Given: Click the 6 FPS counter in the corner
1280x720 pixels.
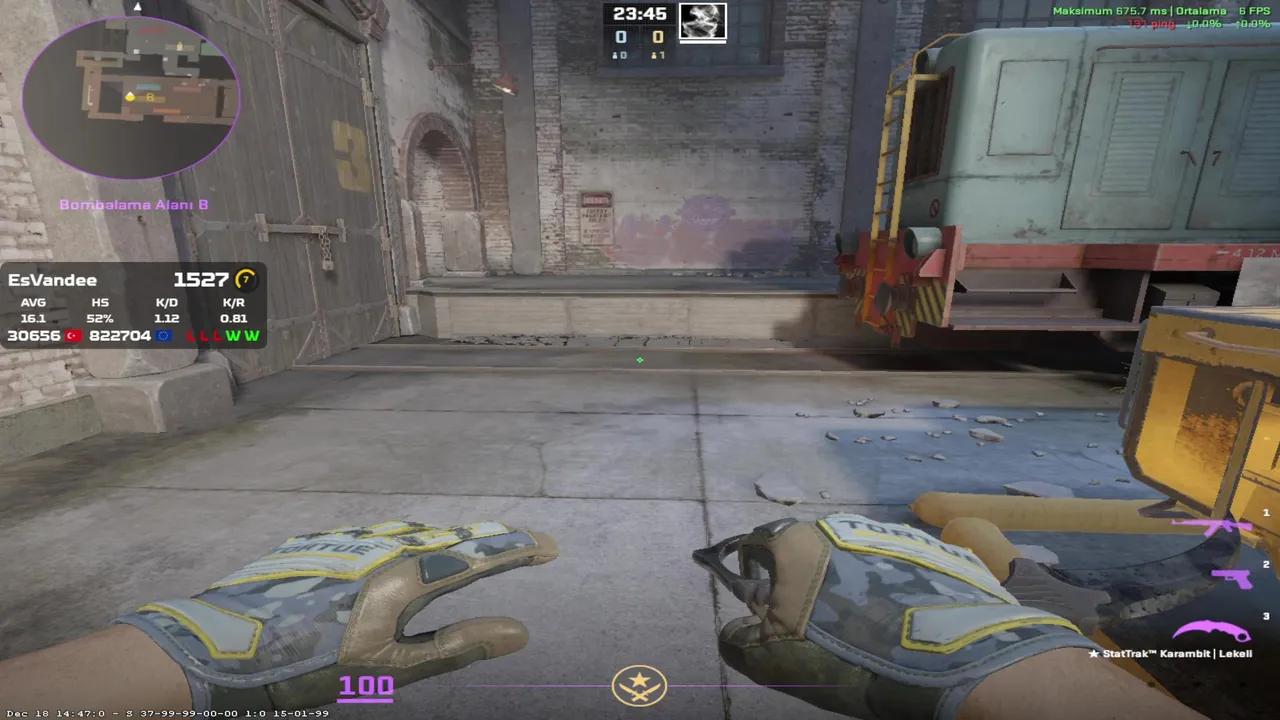Looking at the screenshot, I should pyautogui.click(x=1253, y=10).
